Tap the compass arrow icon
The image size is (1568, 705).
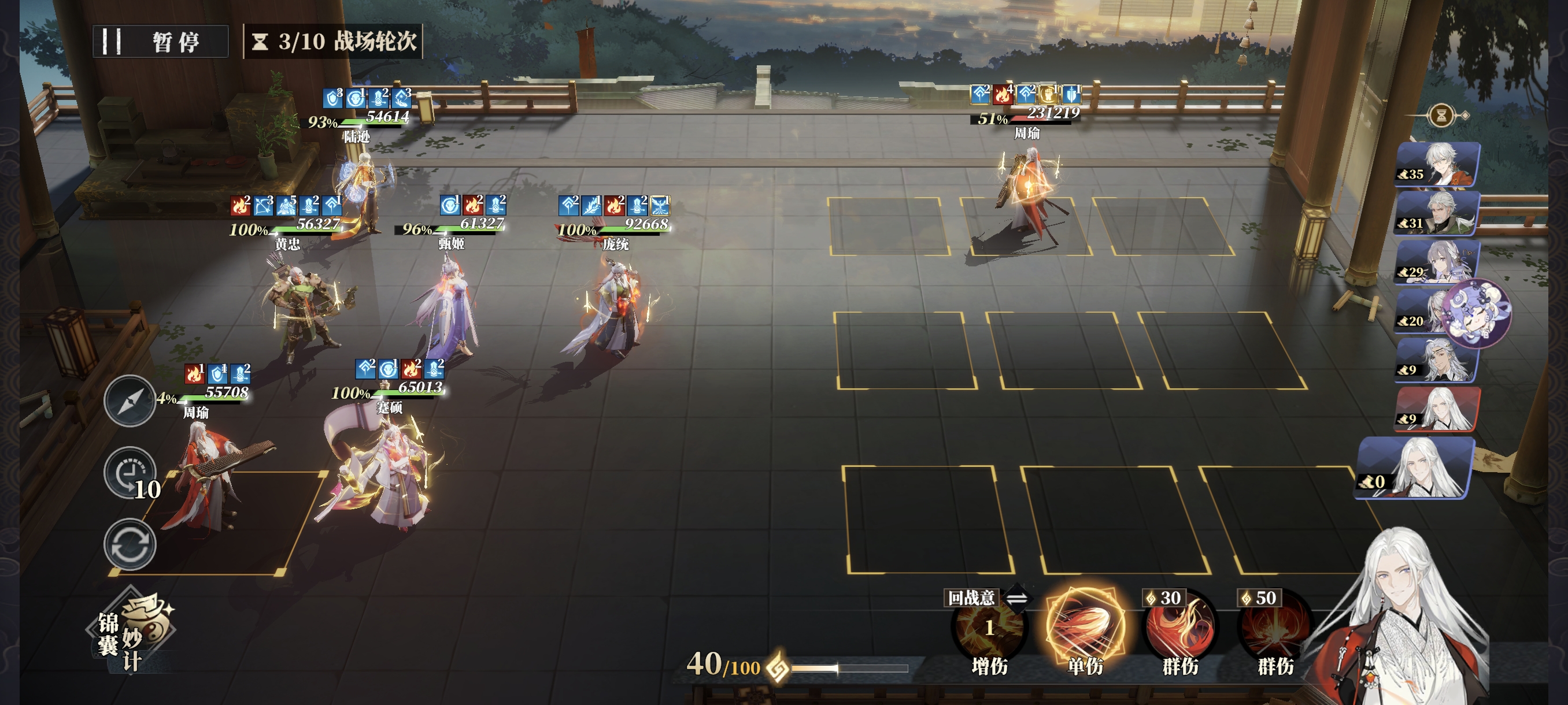129,401
